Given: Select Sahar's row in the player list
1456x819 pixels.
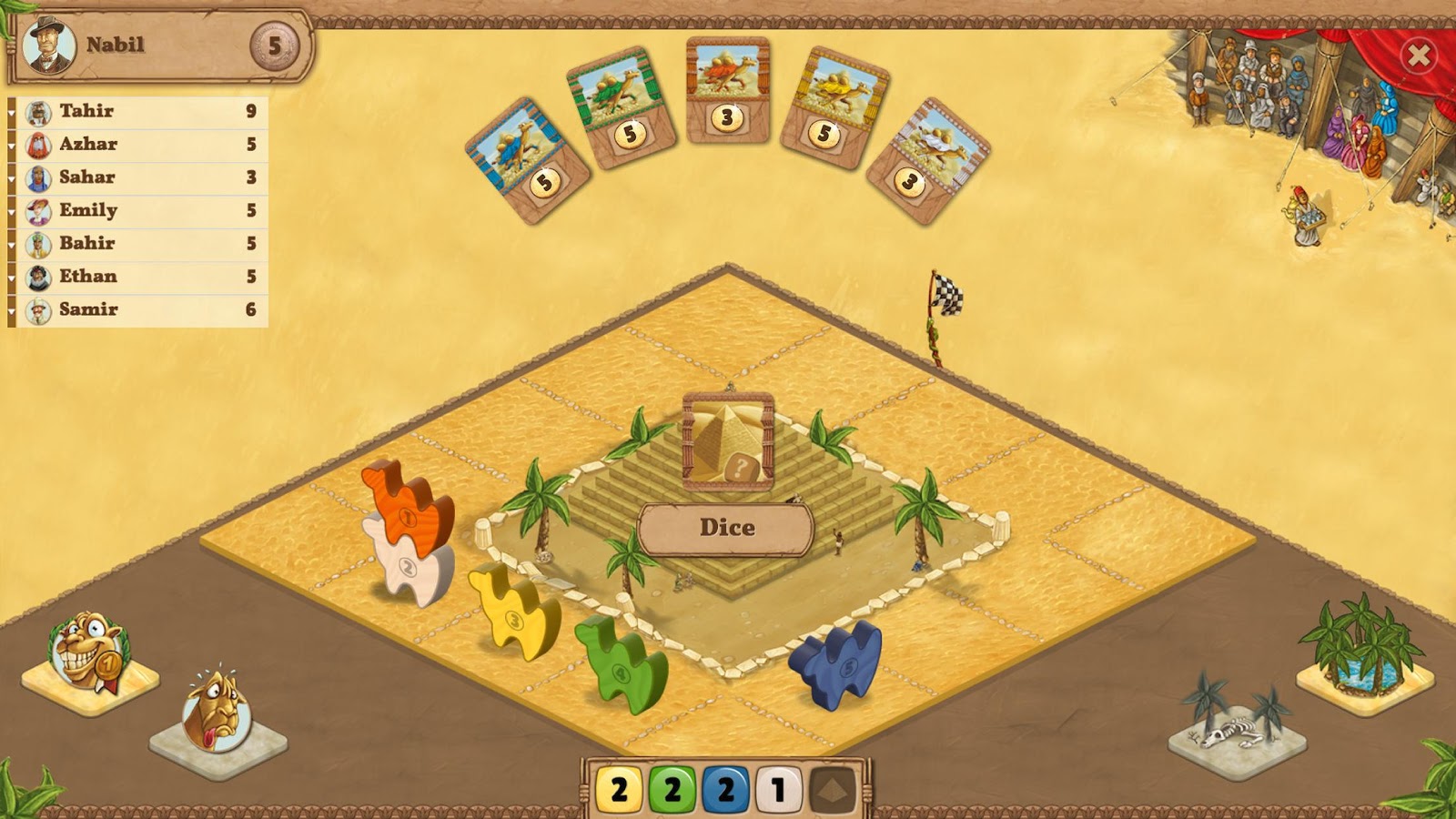Looking at the screenshot, I should pyautogui.click(x=138, y=177).
